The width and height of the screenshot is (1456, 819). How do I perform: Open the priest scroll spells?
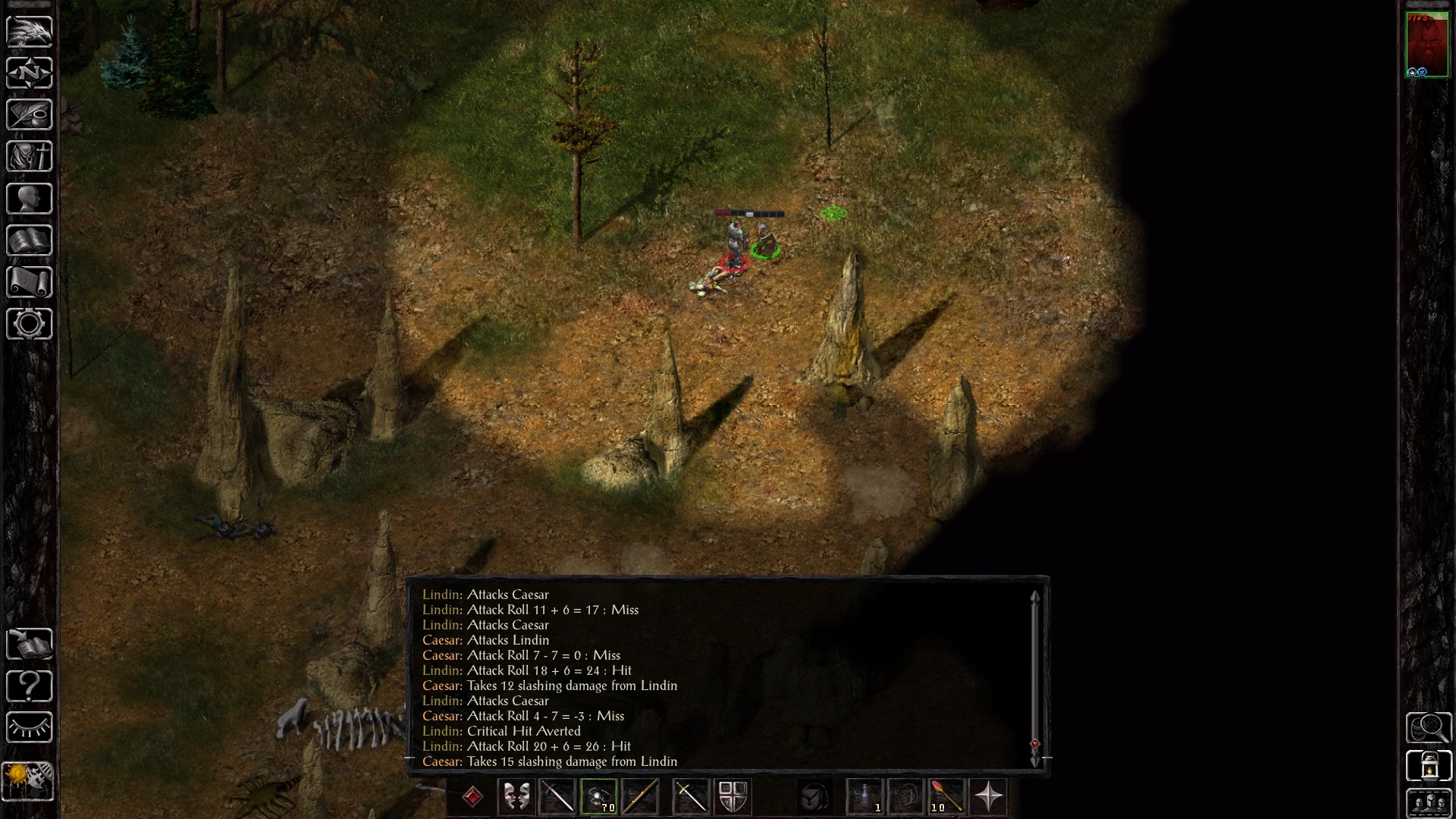coord(29,281)
